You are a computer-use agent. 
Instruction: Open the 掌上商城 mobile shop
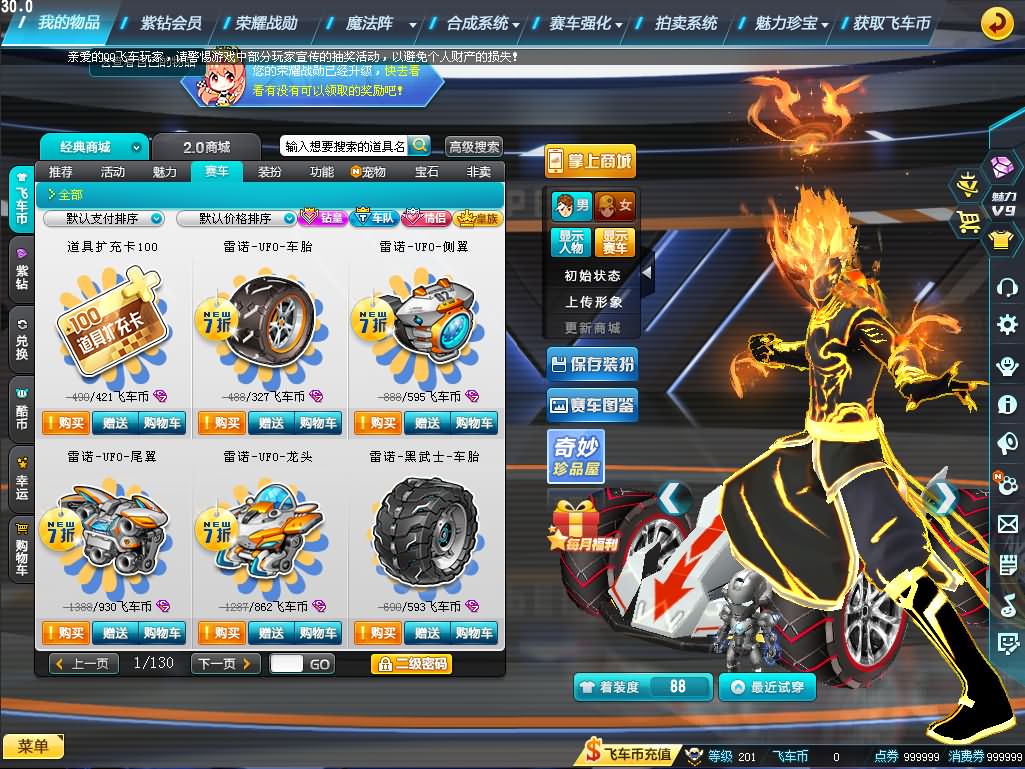click(x=590, y=161)
